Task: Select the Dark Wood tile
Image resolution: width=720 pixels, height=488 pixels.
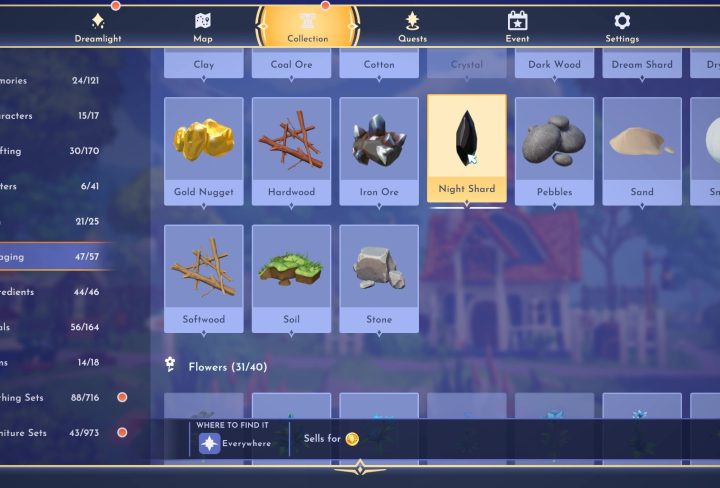Action: coord(554,63)
